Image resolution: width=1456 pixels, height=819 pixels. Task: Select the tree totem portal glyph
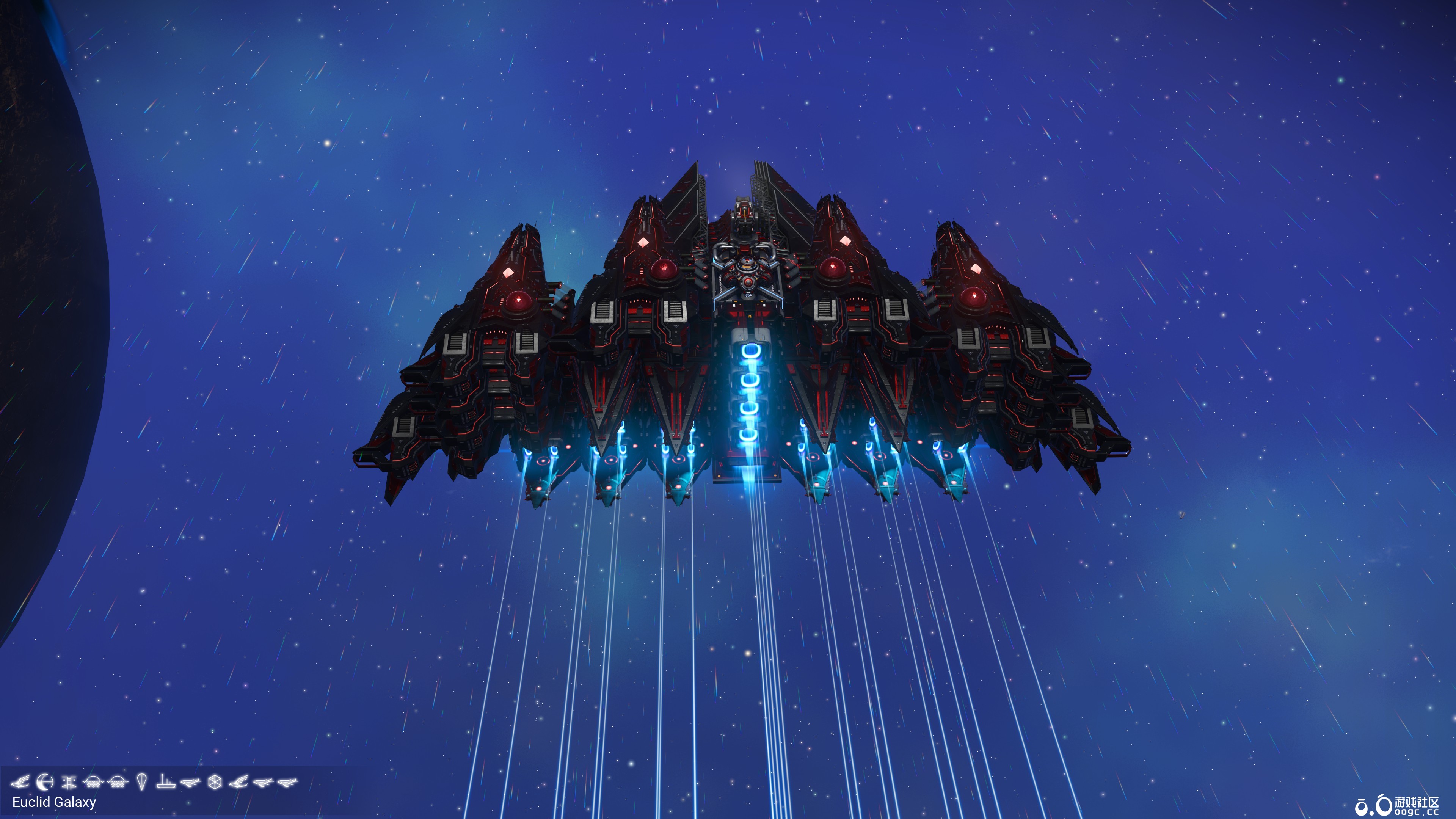tap(69, 783)
